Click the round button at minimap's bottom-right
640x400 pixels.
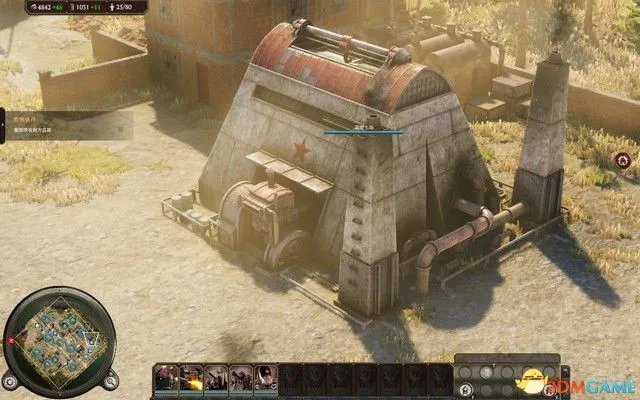coord(112,380)
